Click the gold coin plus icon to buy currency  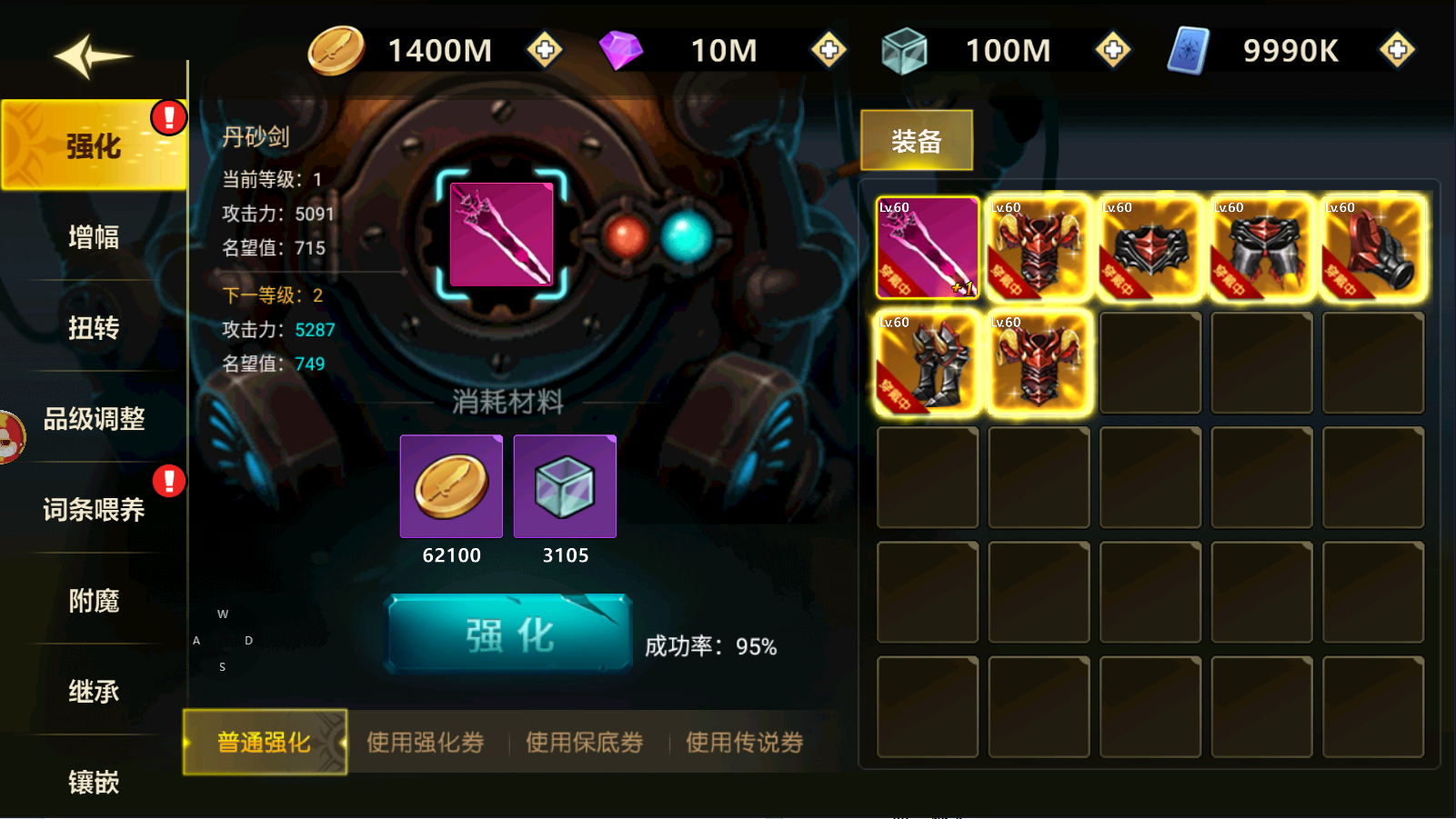tap(545, 51)
